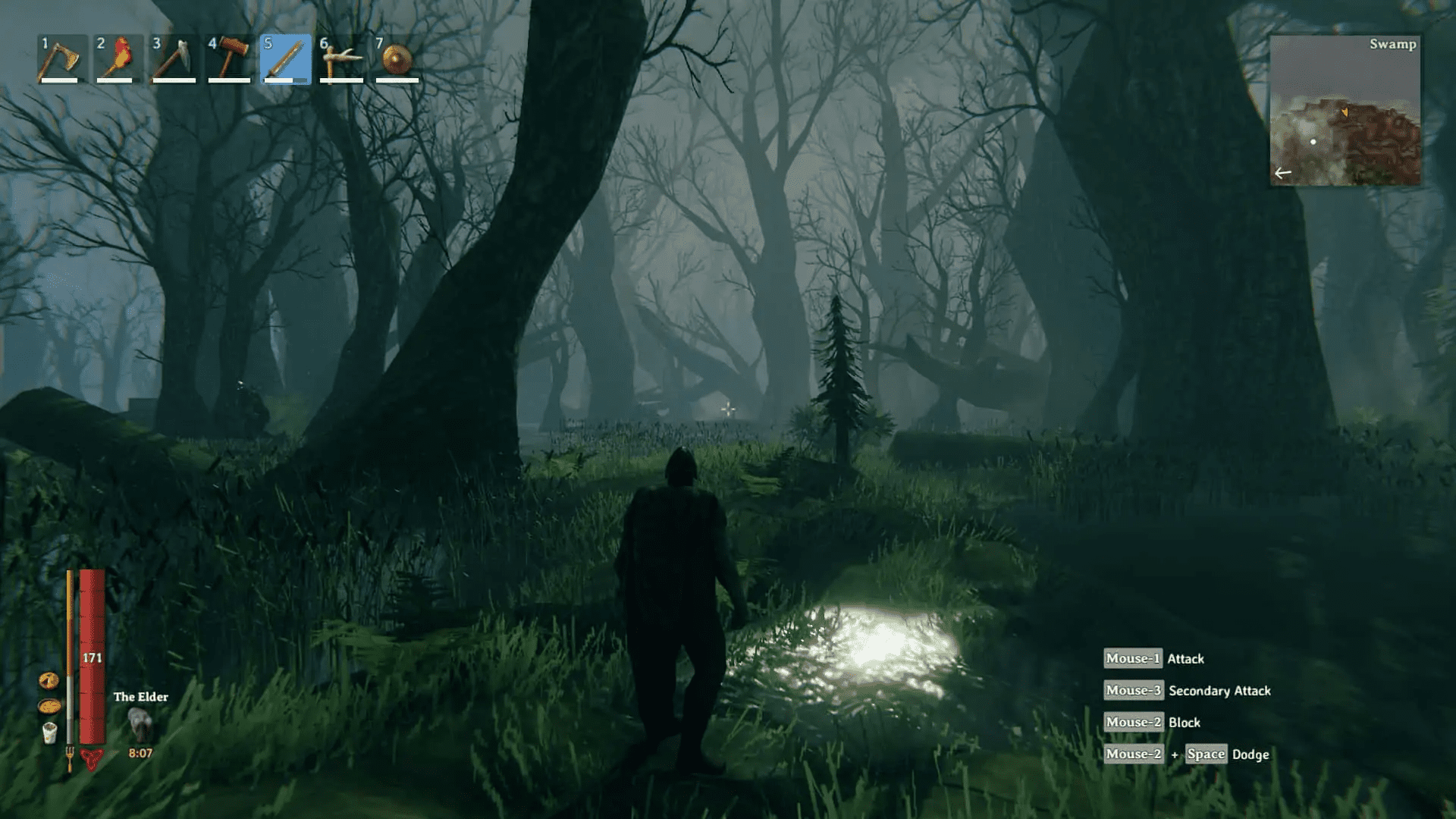This screenshot has width=1456, height=819.
Task: Select the whole pie food icon
Action: pos(49,706)
